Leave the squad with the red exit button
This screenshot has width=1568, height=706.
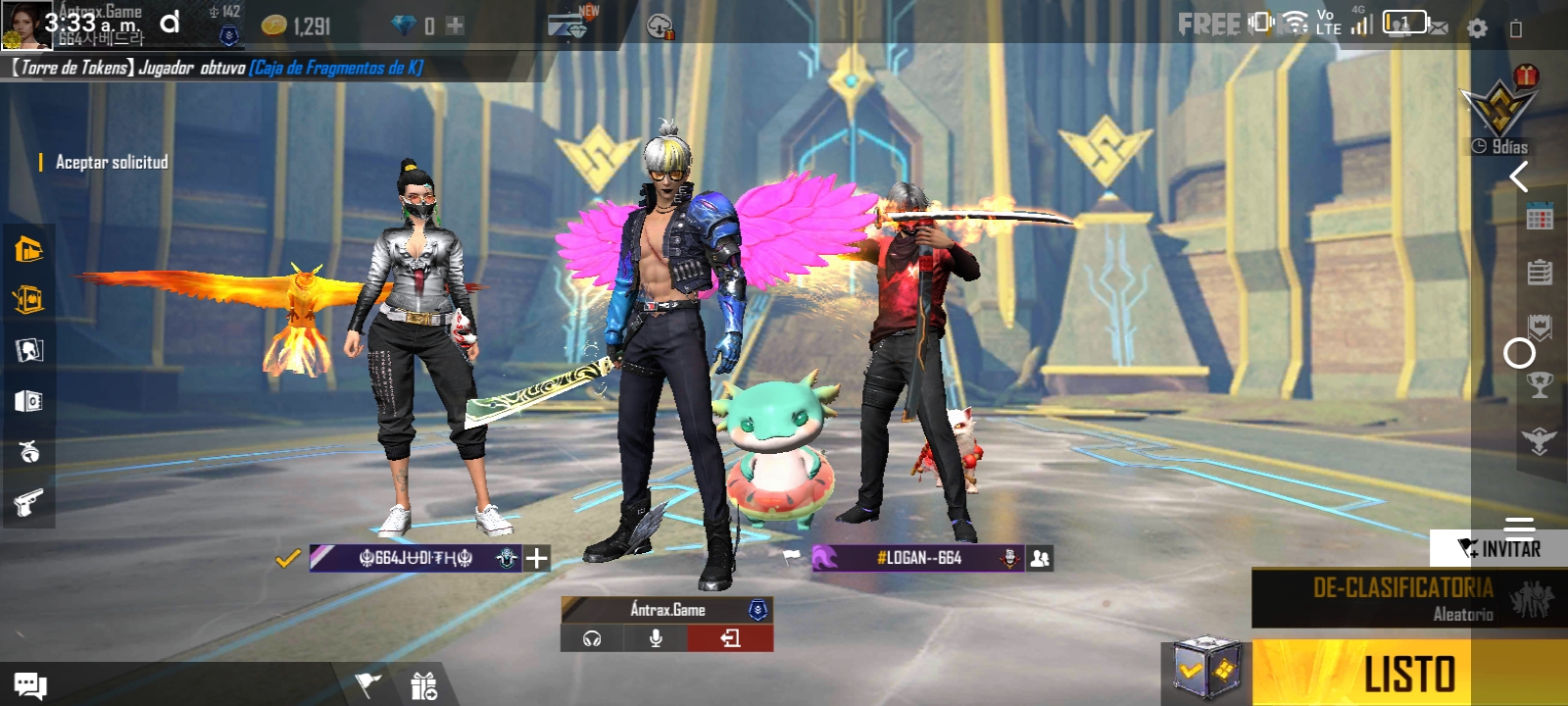tap(730, 638)
